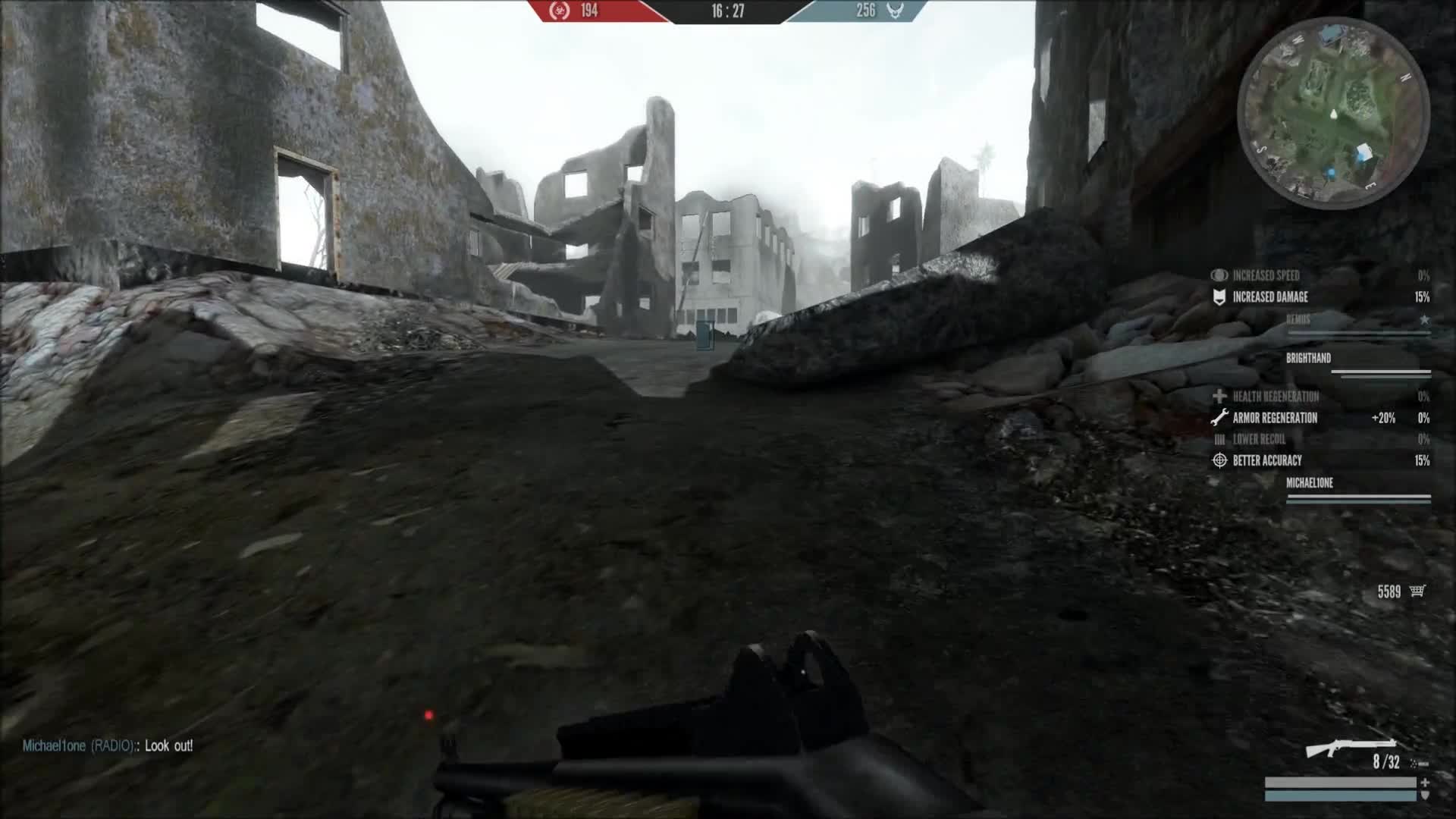
Task: Click the Armor Regeneration wrench icon
Action: click(x=1221, y=418)
